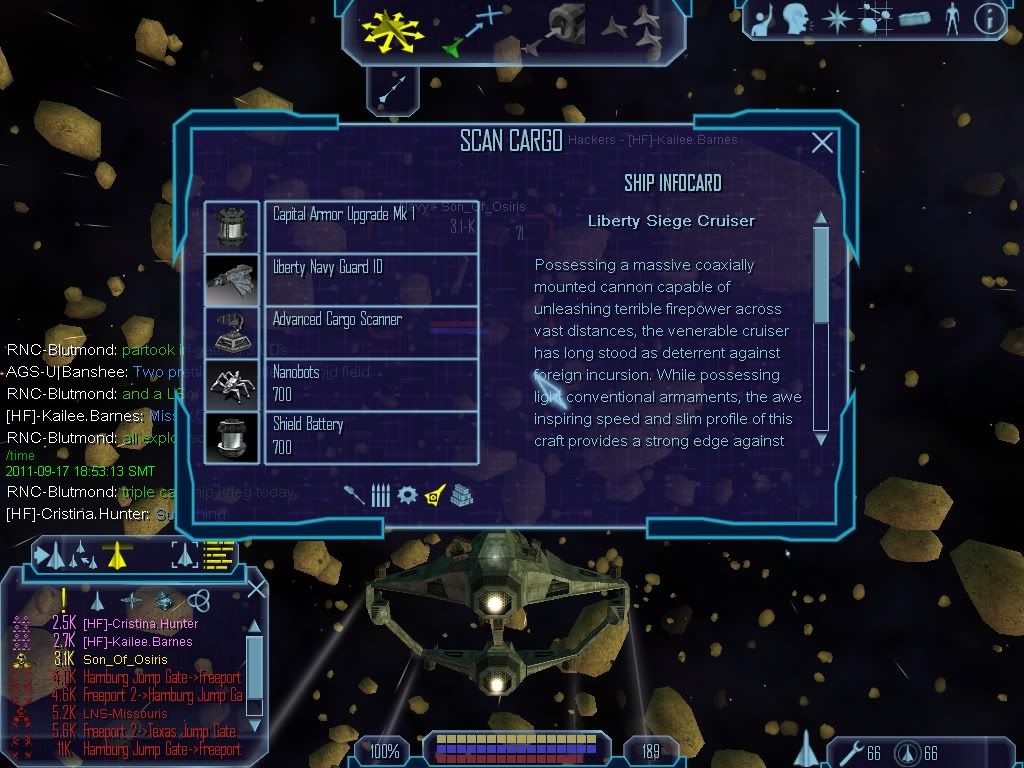Target Son_Of_Osiris in the contact list

pyautogui.click(x=125, y=660)
